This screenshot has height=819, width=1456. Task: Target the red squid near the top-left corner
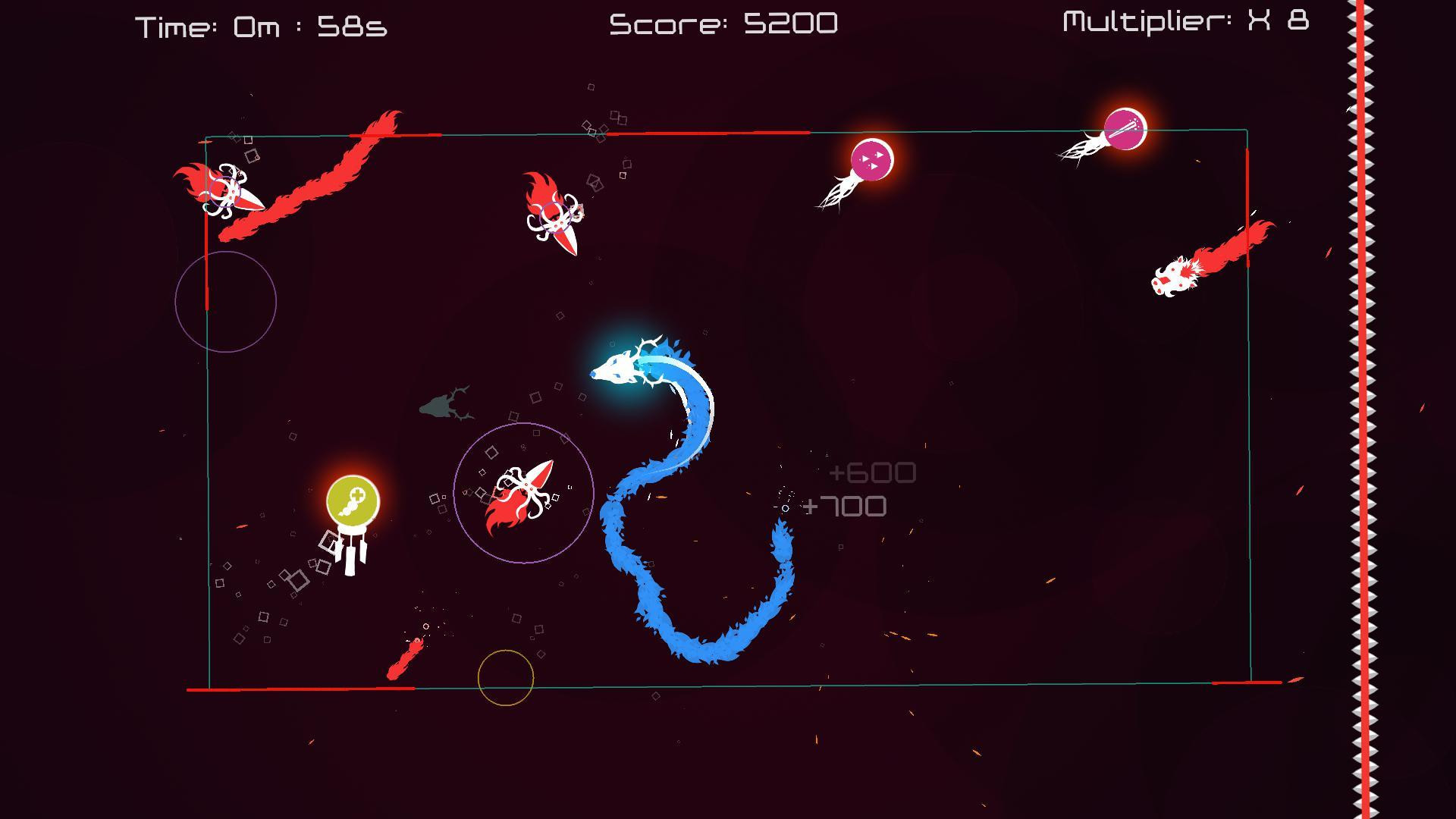224,193
